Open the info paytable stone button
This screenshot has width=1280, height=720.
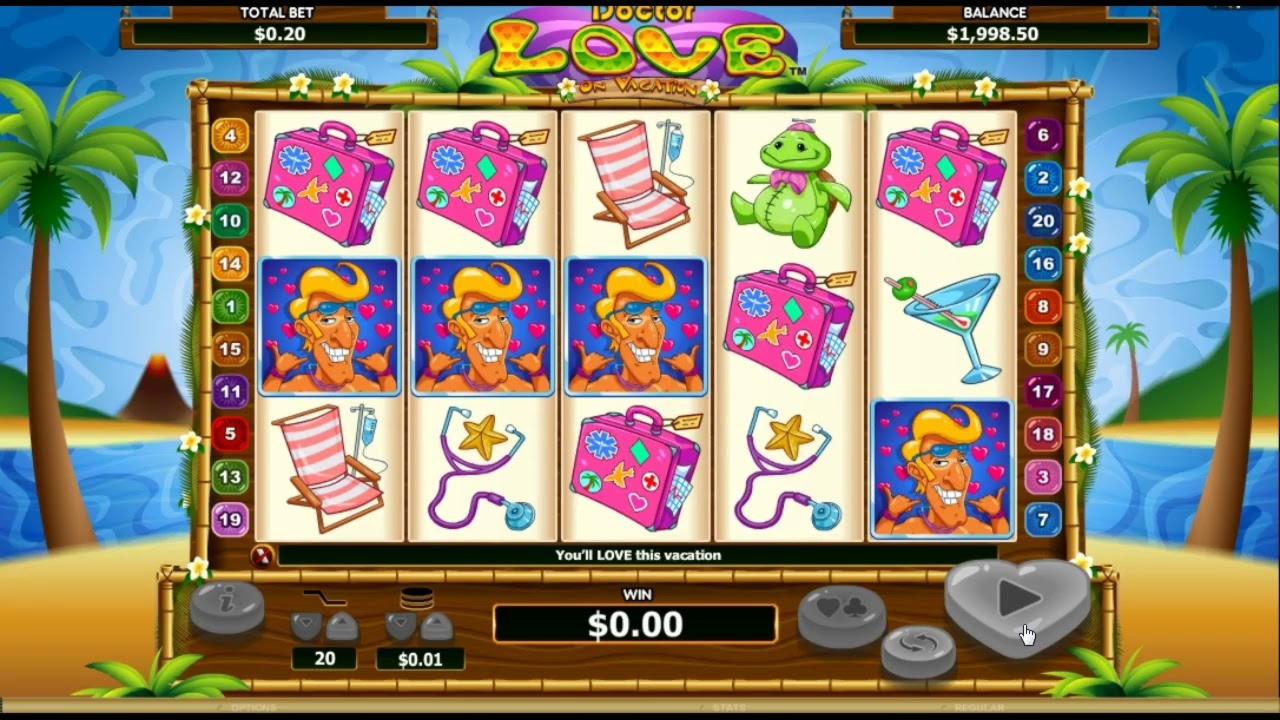click(227, 606)
